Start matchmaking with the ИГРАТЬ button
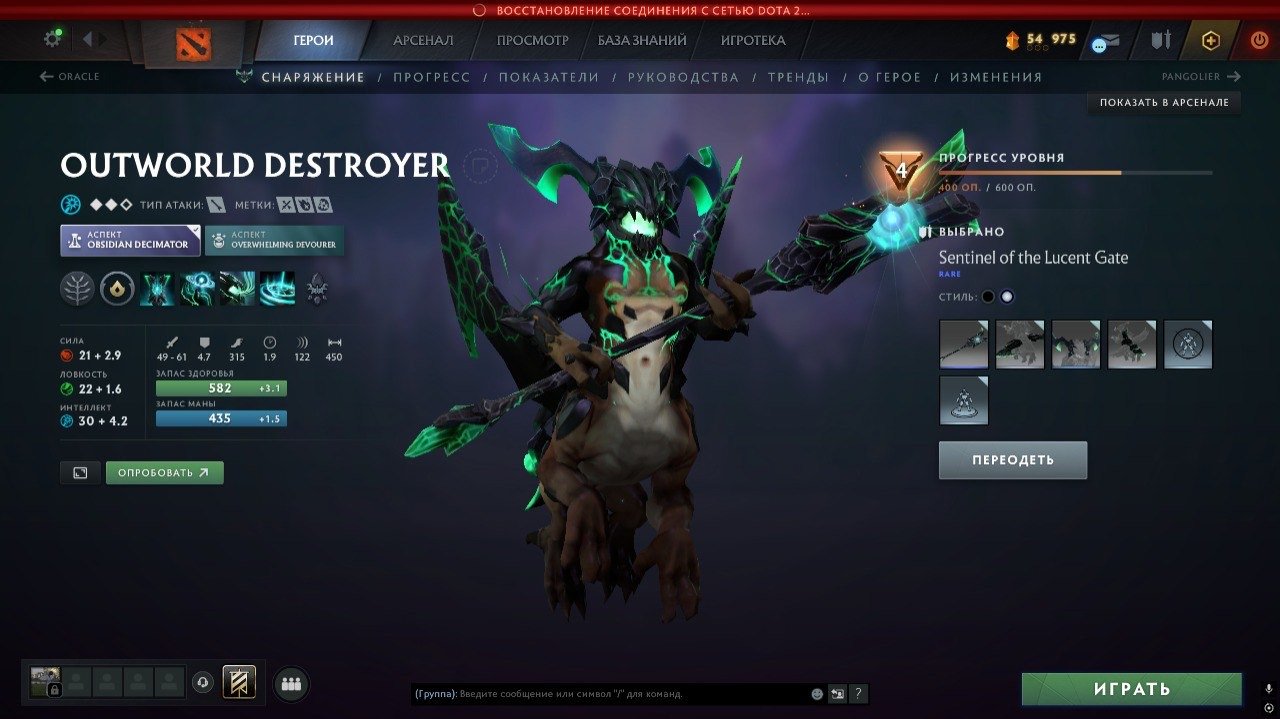 click(1131, 689)
